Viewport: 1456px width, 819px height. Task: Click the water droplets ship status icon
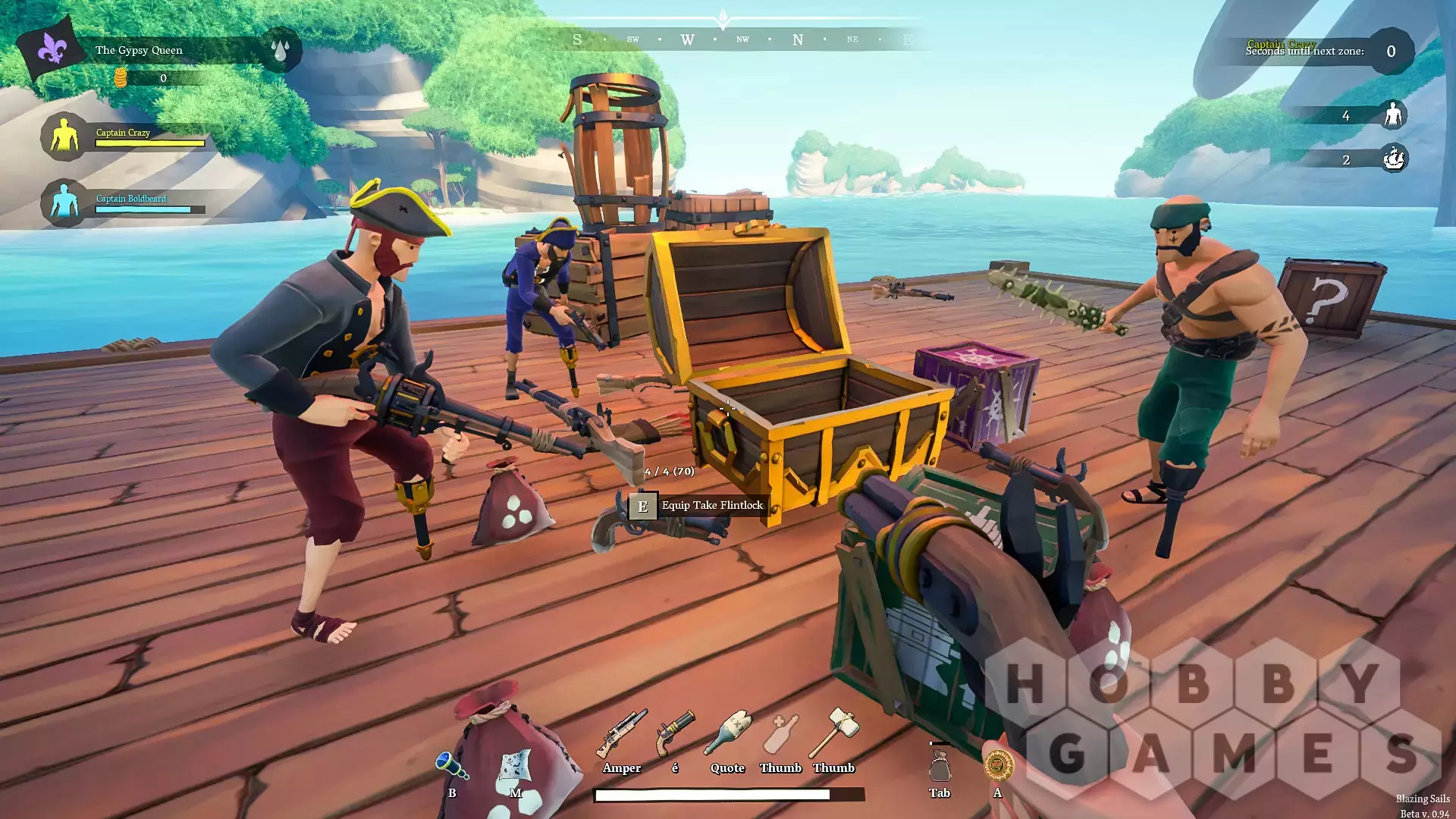point(280,50)
